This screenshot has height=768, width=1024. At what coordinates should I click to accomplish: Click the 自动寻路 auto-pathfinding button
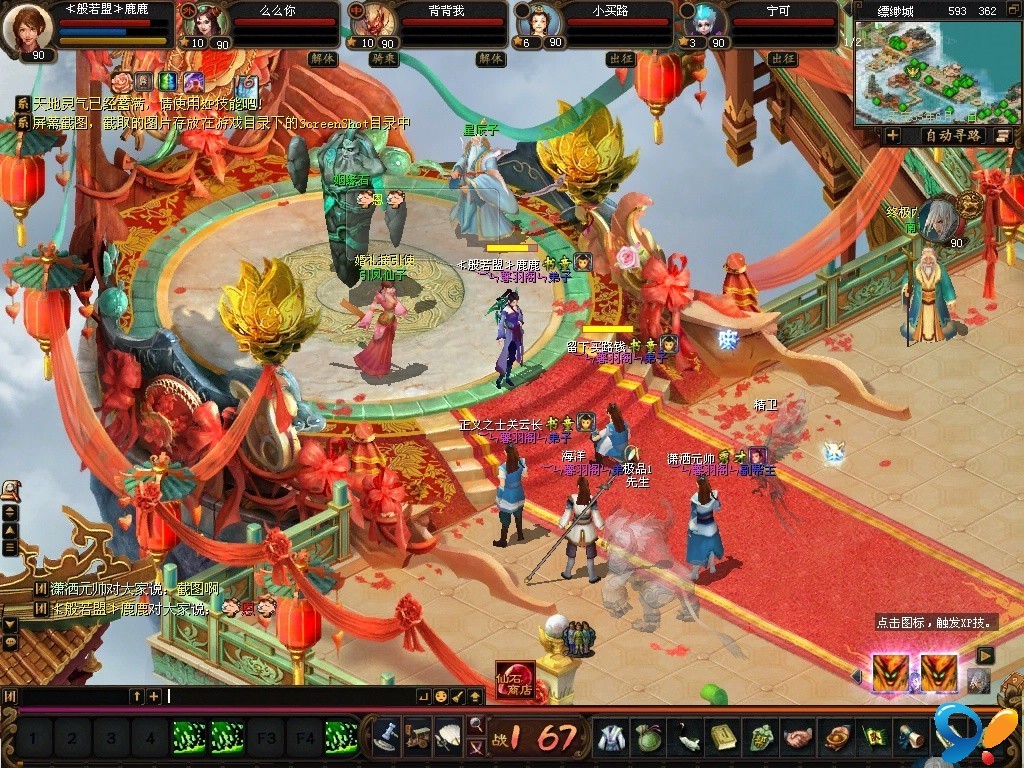pos(953,135)
